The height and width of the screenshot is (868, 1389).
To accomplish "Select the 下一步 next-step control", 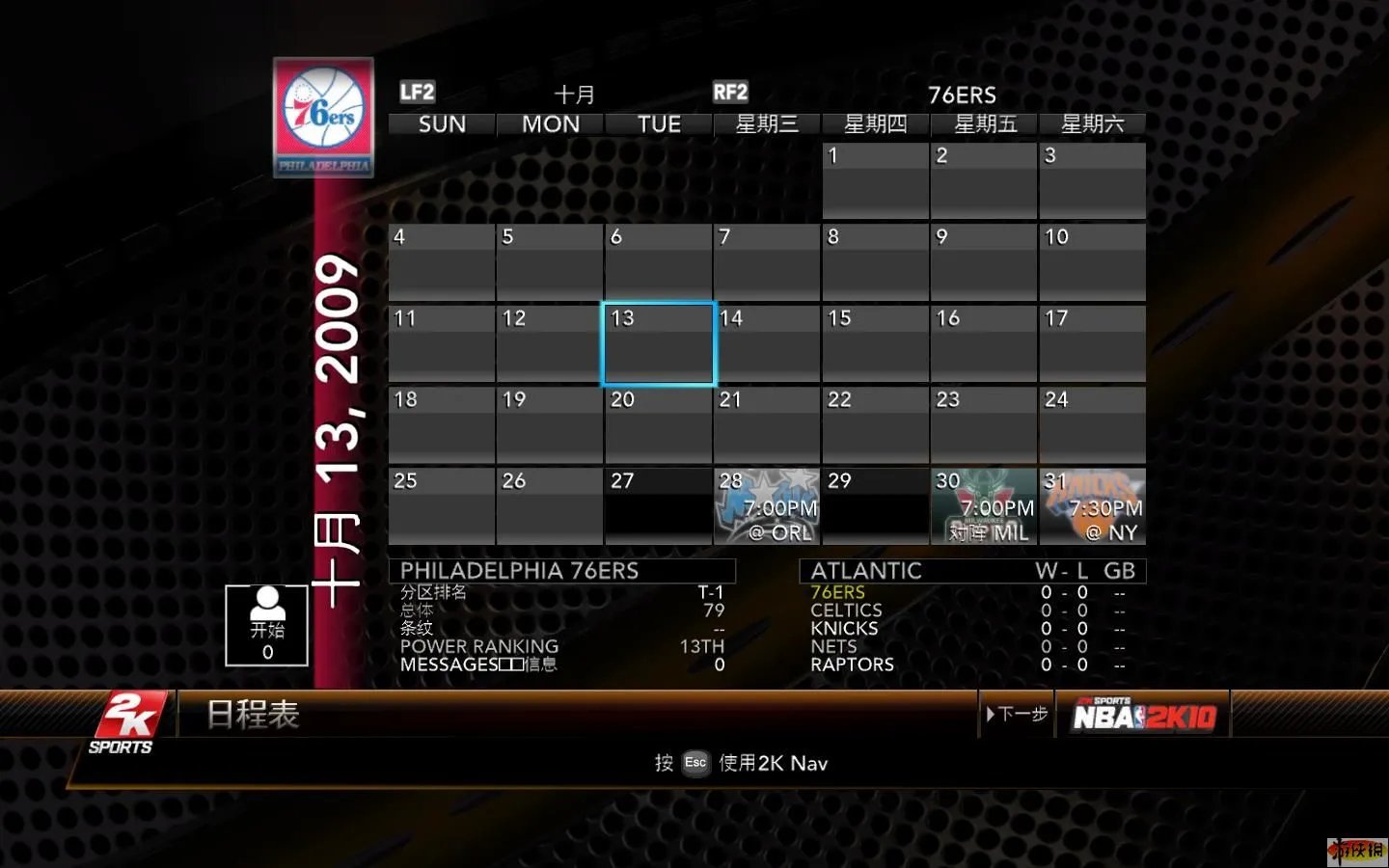I will (x=1016, y=714).
